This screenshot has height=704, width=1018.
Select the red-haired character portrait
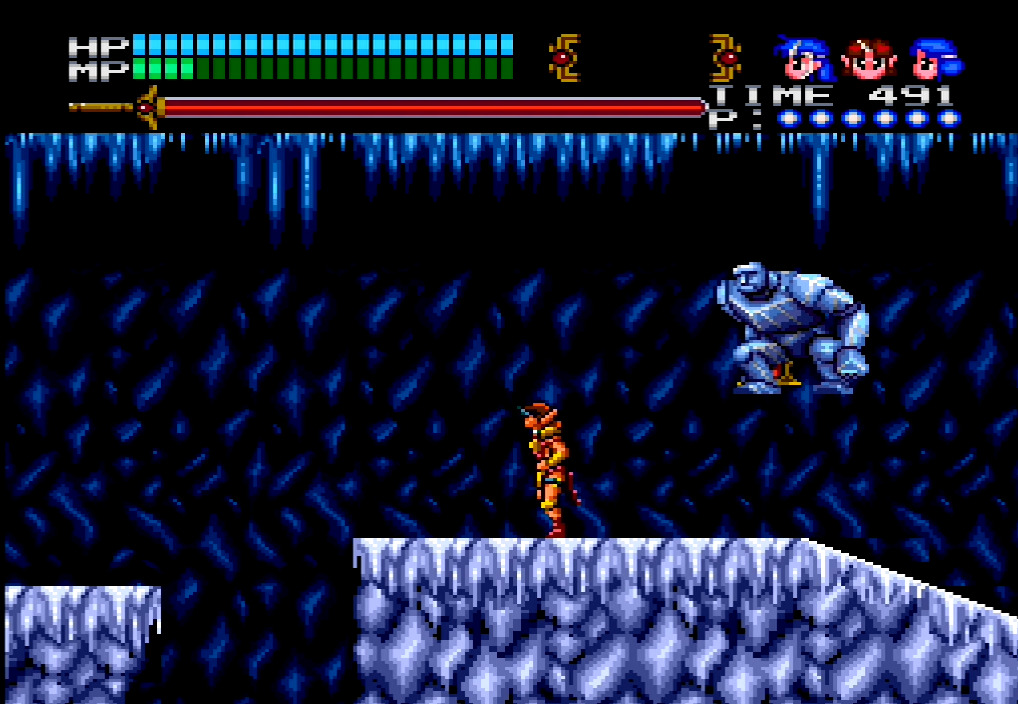pos(868,58)
